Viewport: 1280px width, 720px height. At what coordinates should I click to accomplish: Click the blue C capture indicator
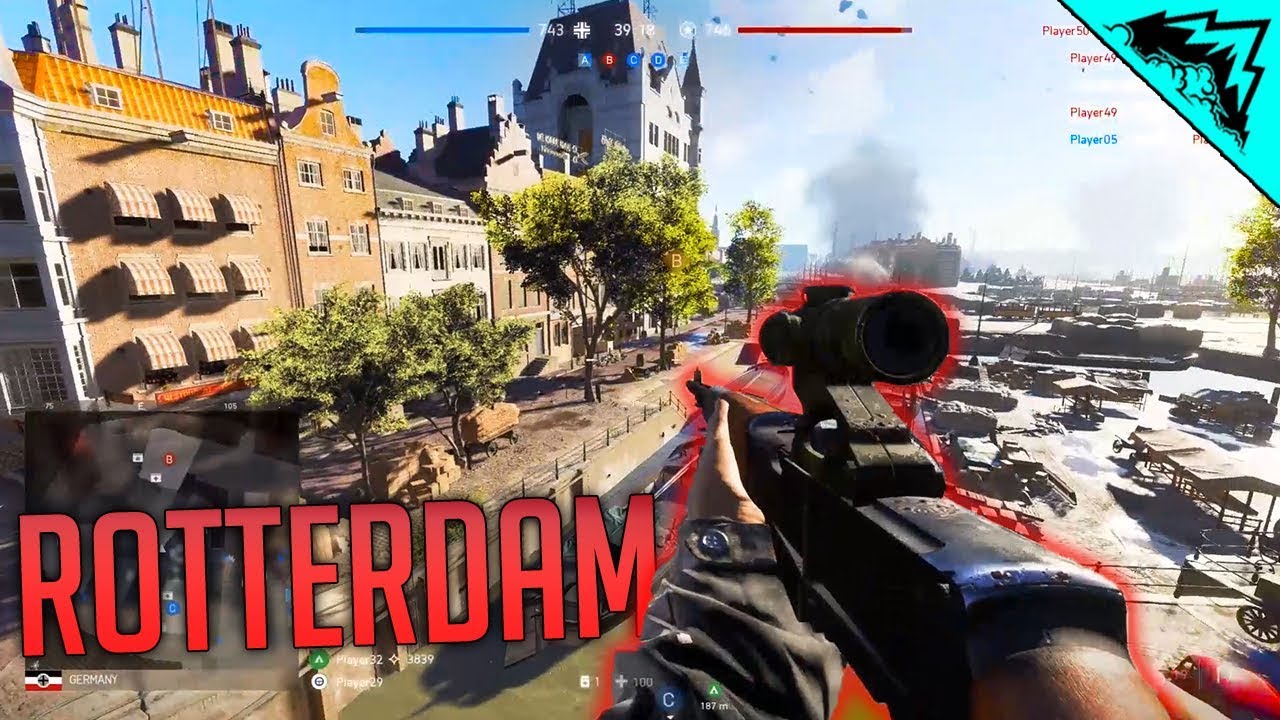point(667,699)
